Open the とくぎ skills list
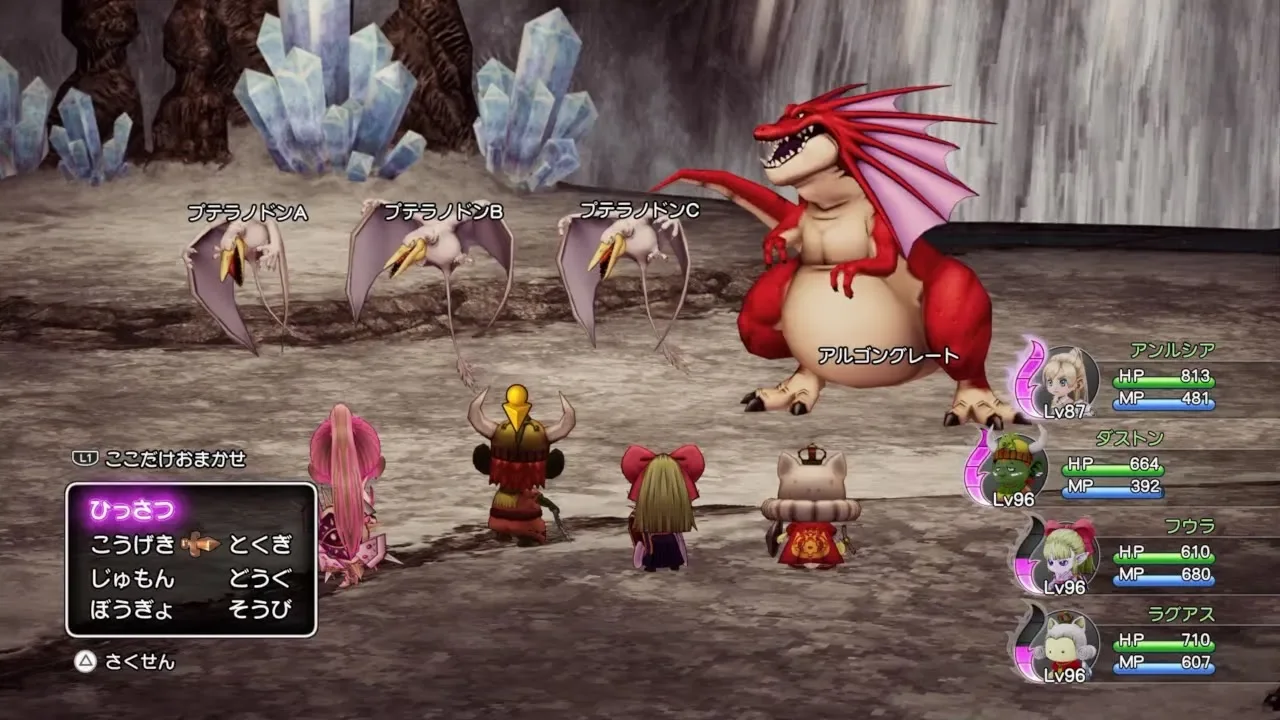This screenshot has height=720, width=1280. (260, 544)
